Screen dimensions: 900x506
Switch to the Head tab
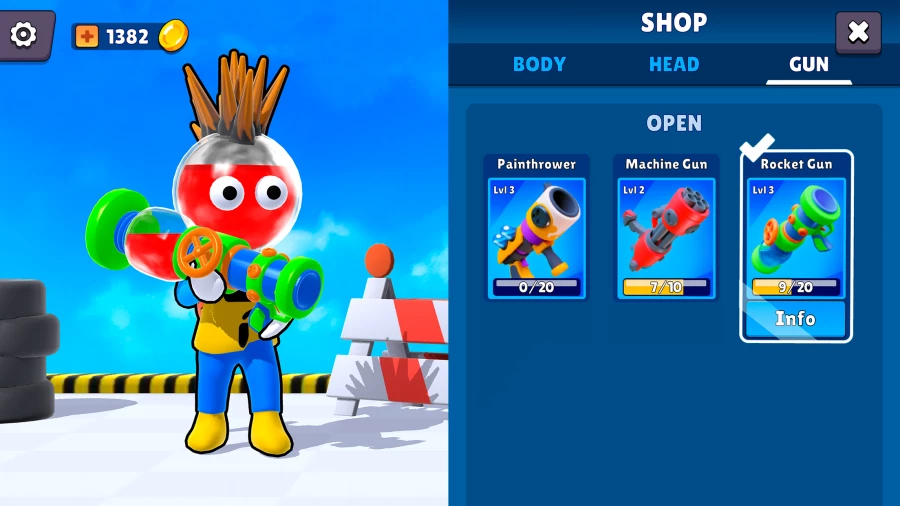click(x=674, y=64)
